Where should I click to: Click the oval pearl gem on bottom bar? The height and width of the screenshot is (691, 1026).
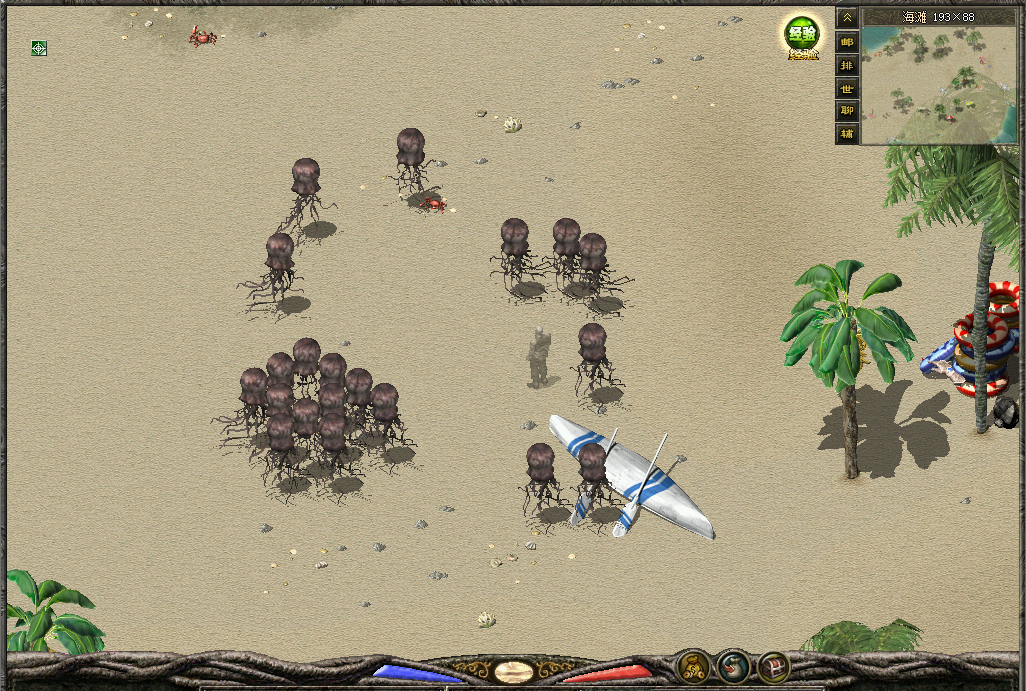(513, 671)
